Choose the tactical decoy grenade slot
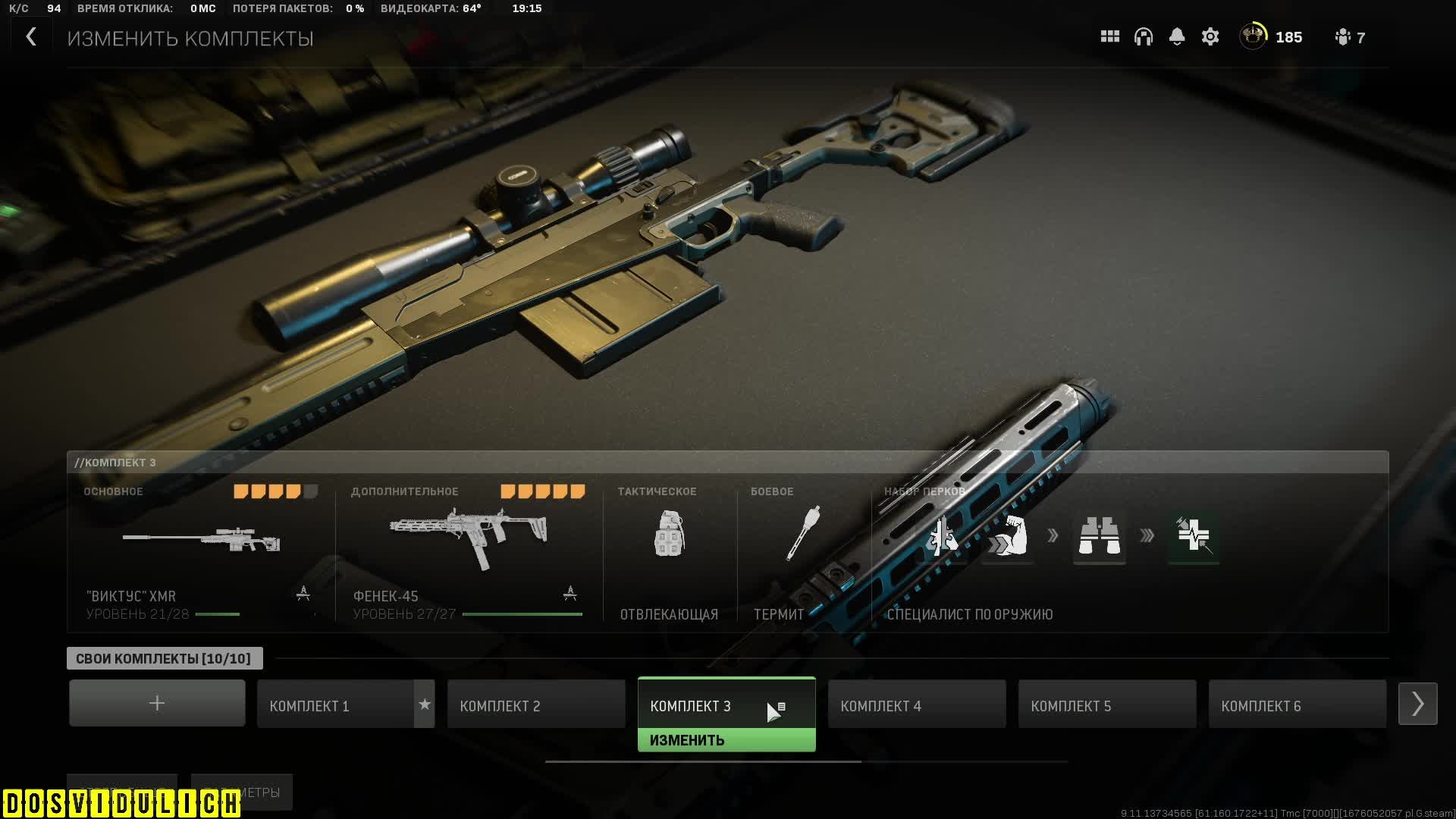1456x819 pixels. (669, 554)
